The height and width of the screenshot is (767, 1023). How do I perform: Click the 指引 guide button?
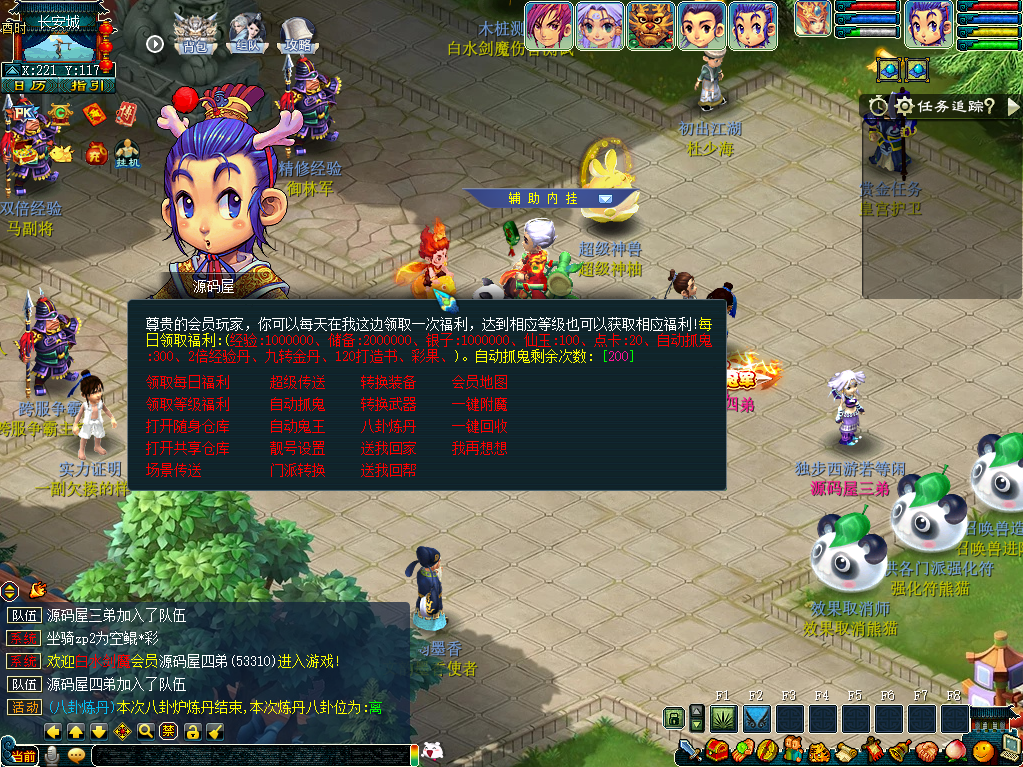(87, 86)
